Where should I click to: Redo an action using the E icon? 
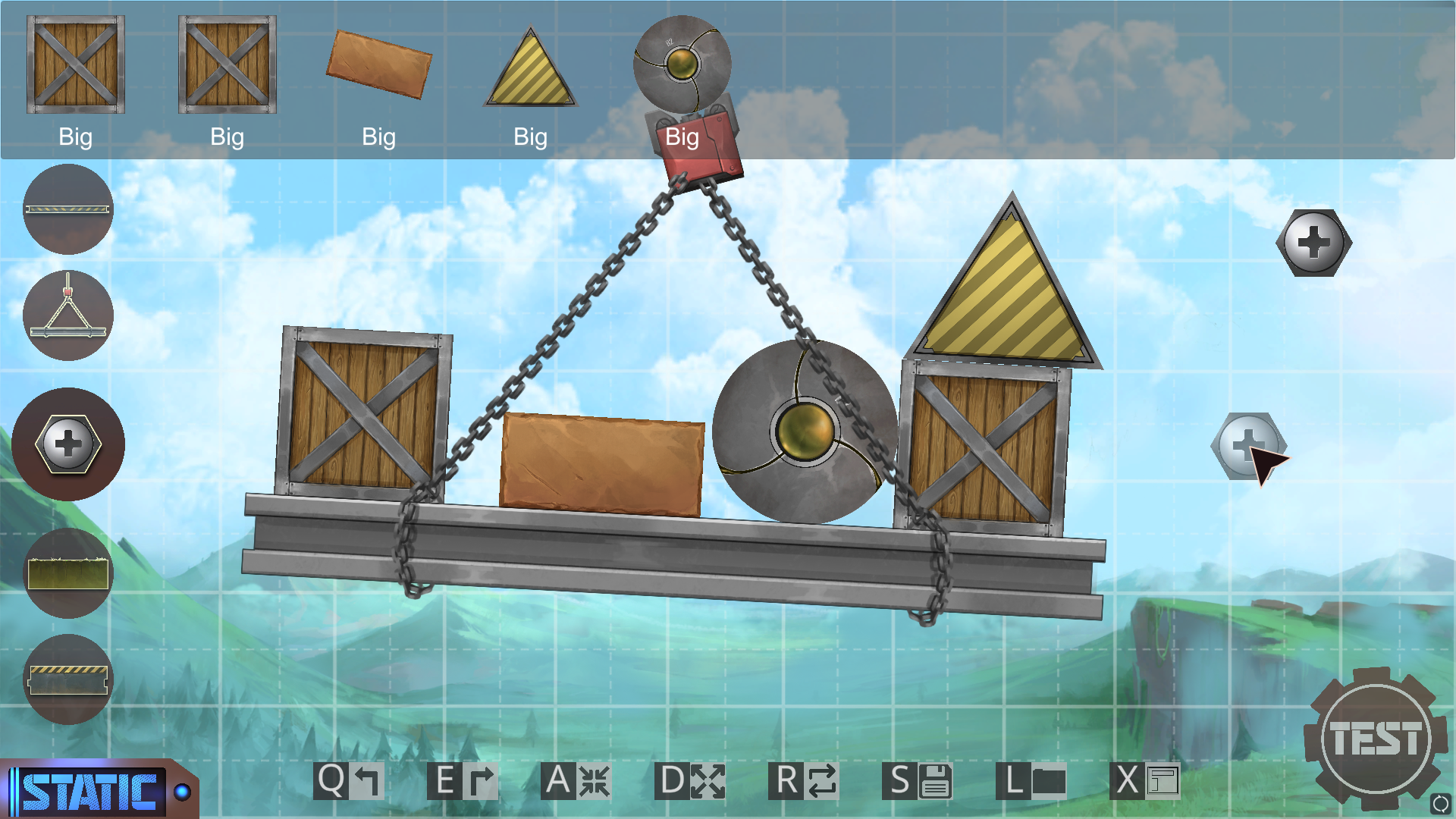(x=461, y=780)
